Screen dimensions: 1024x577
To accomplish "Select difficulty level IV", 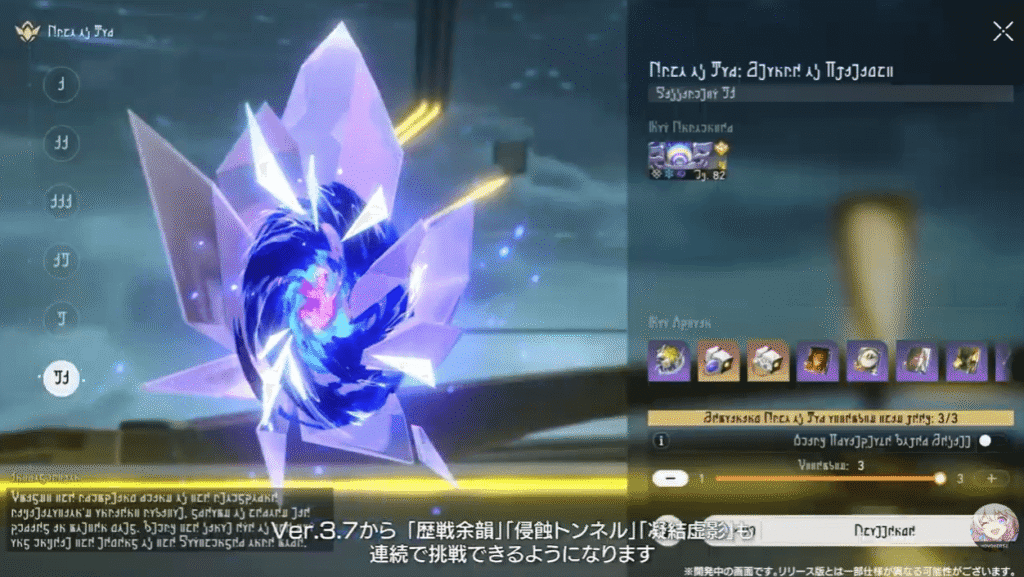I will pyautogui.click(x=61, y=261).
